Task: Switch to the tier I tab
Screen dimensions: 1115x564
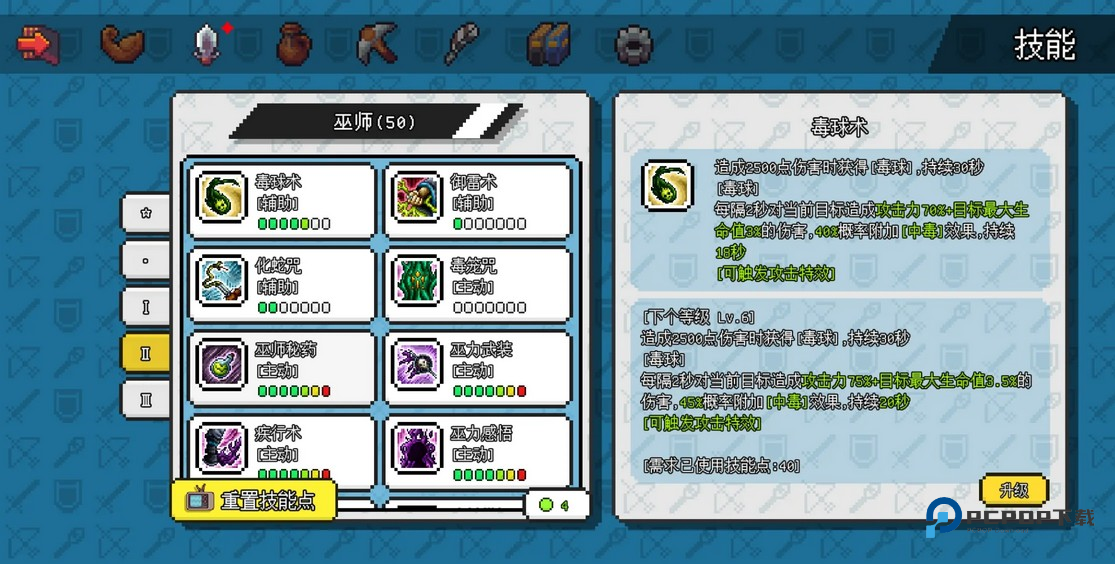Action: (x=146, y=307)
